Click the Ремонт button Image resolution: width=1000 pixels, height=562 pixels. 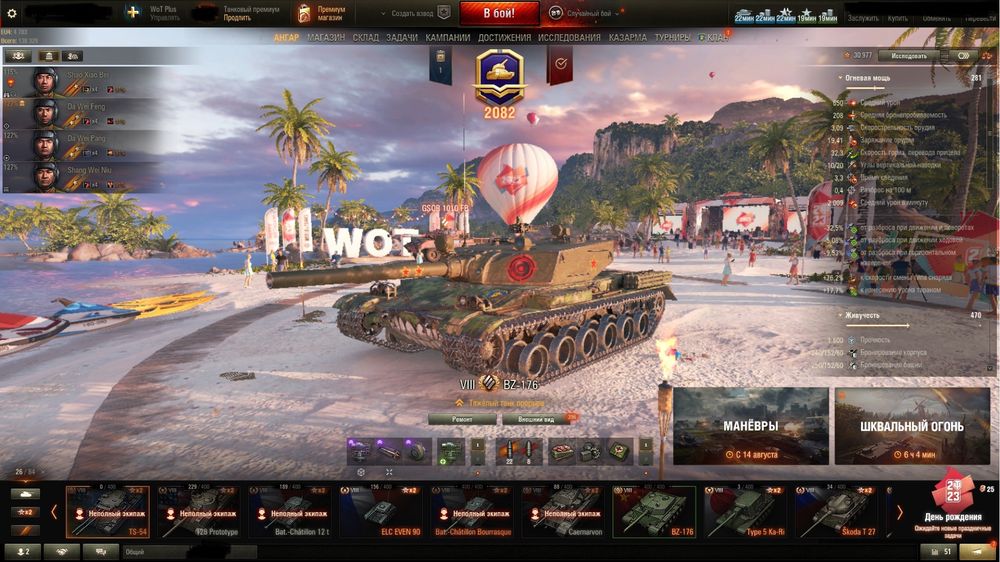click(462, 419)
